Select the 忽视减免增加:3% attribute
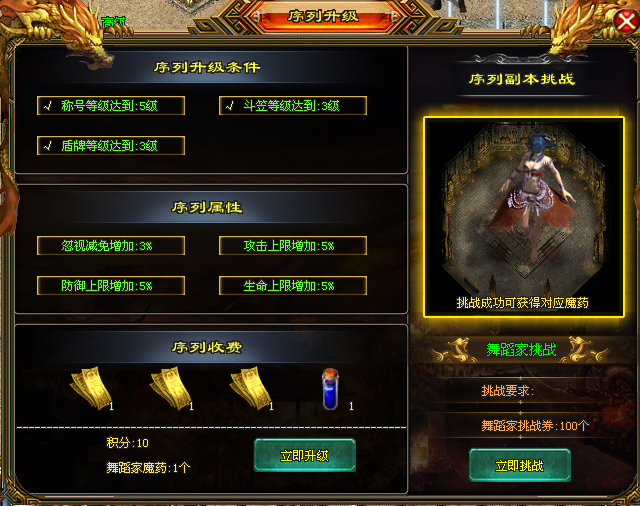Viewport: 640px width, 506px height. pyautogui.click(x=110, y=245)
